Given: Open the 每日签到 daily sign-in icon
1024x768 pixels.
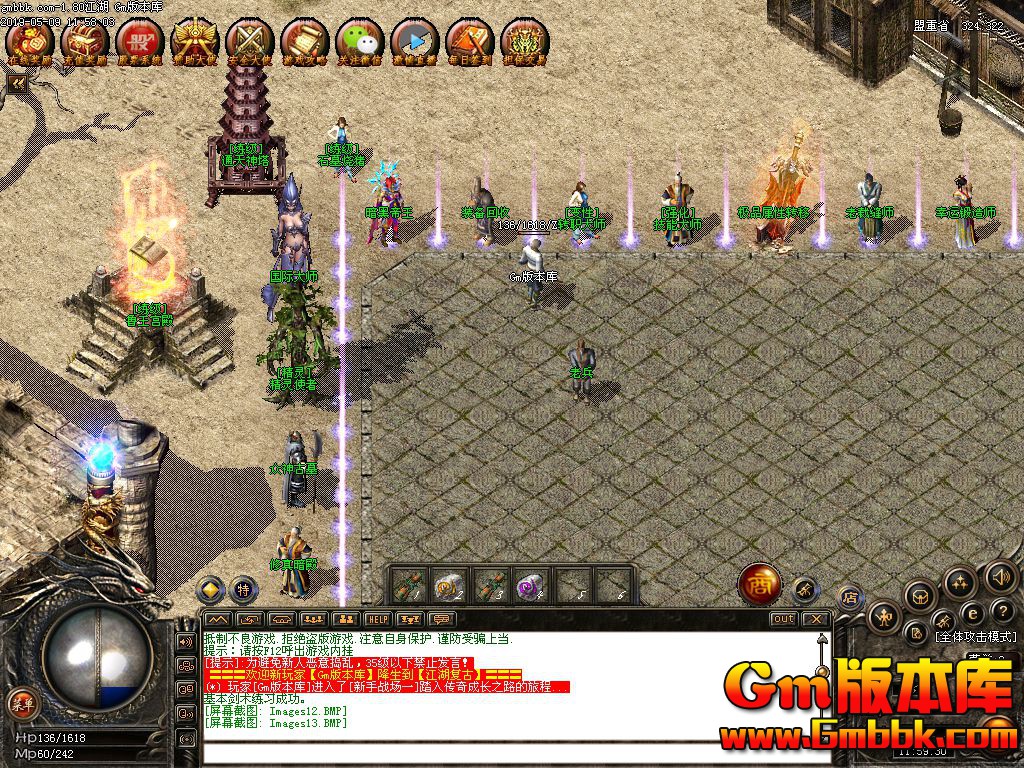Looking at the screenshot, I should pos(469,42).
